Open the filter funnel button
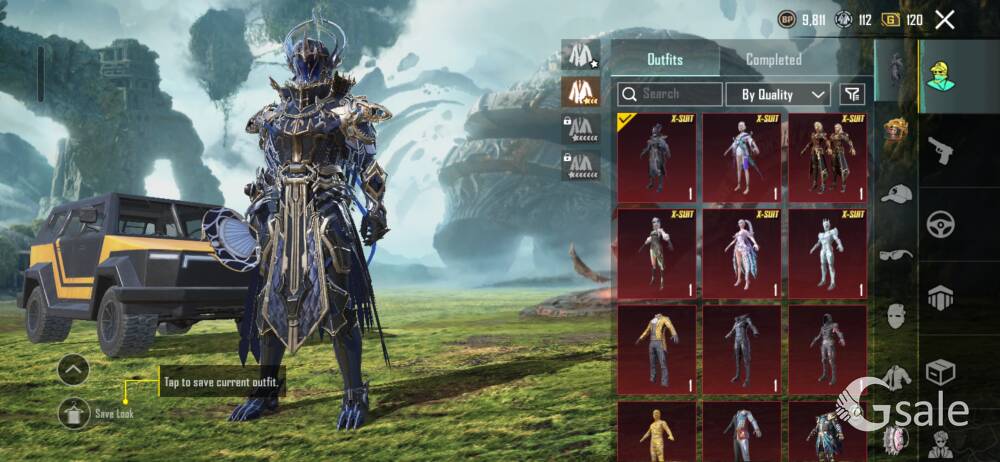The image size is (1000, 462). (851, 94)
